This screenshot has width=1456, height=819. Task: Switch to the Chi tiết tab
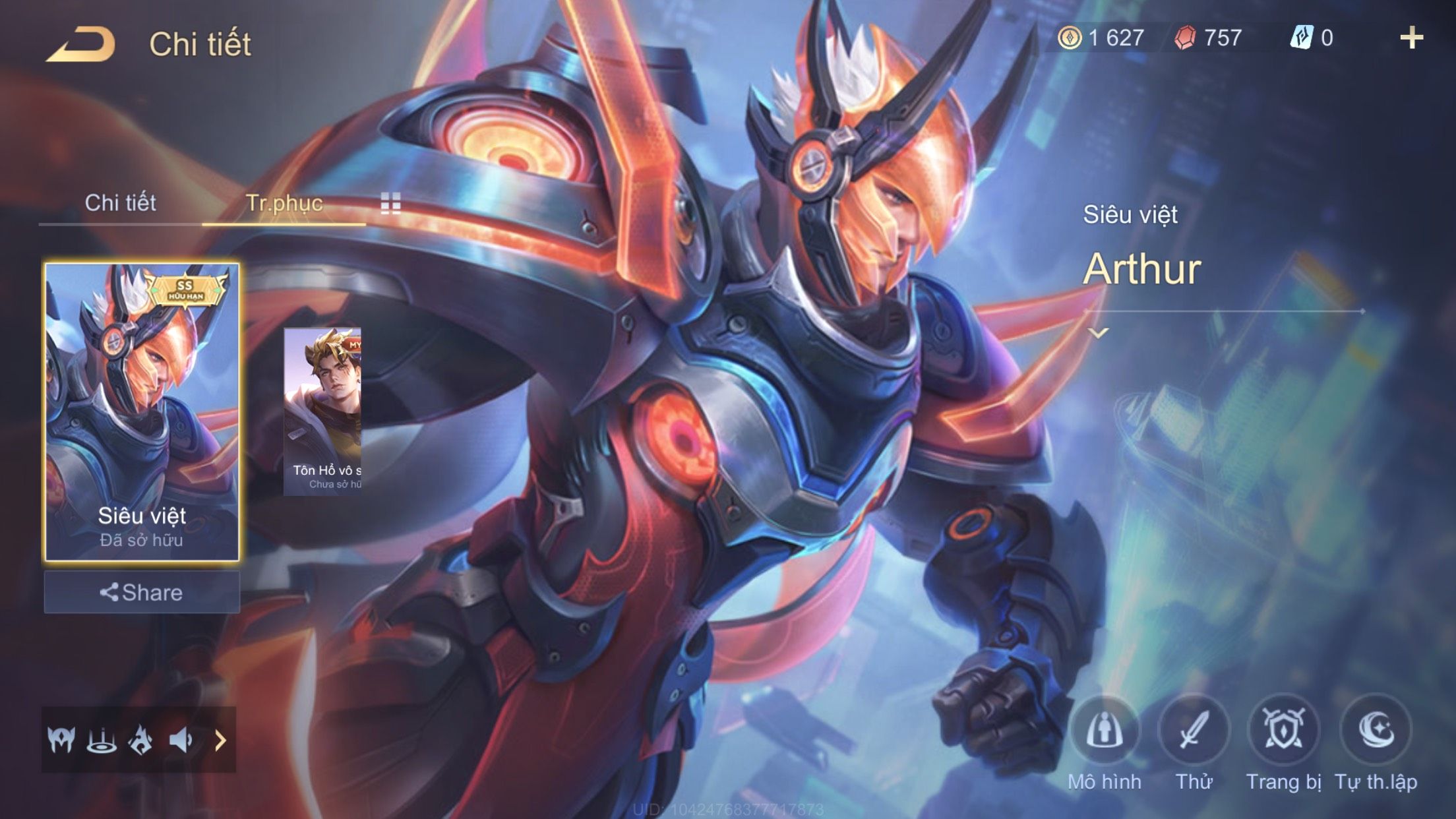pos(120,202)
